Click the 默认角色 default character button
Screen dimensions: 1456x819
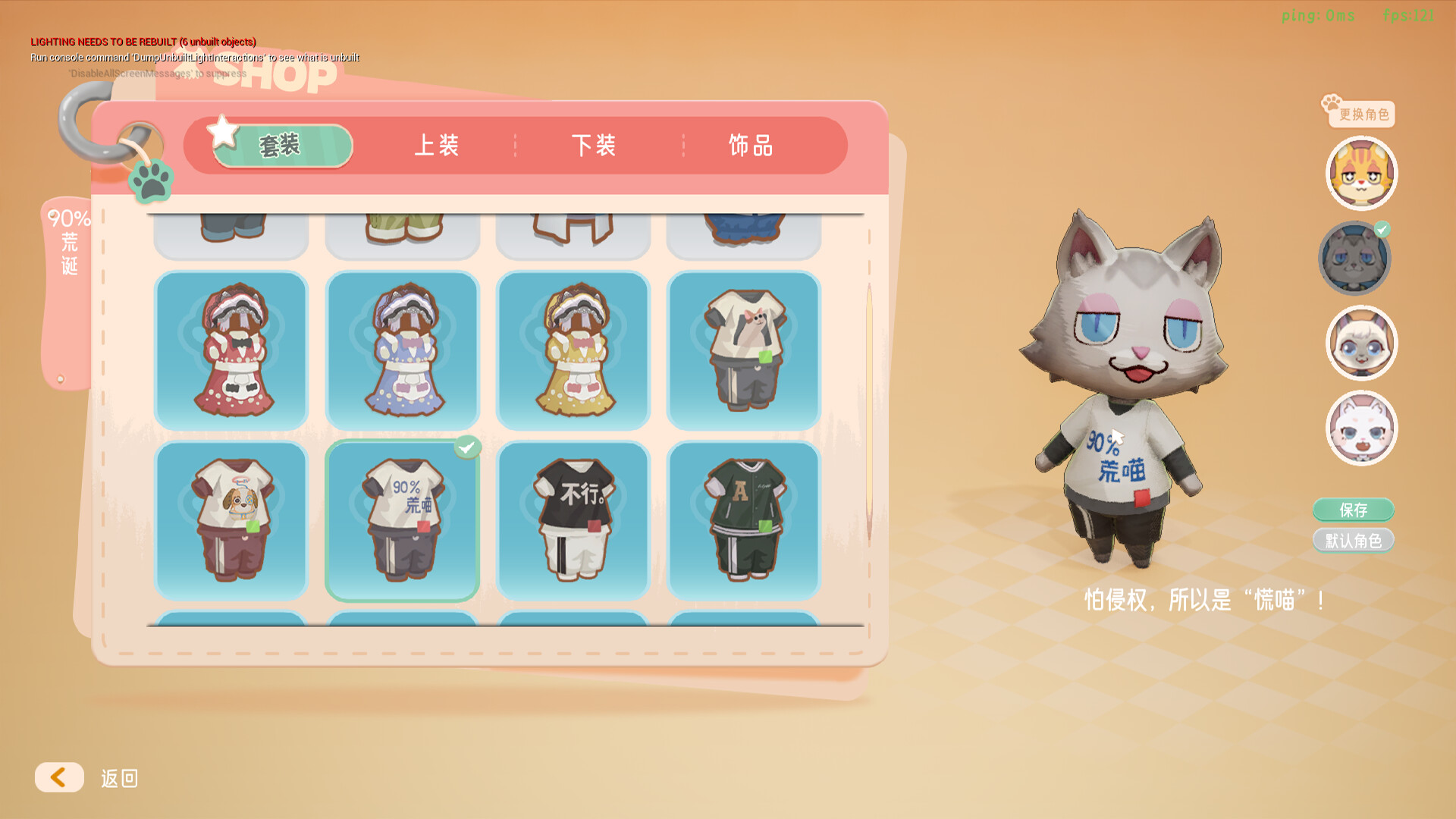[x=1354, y=540]
